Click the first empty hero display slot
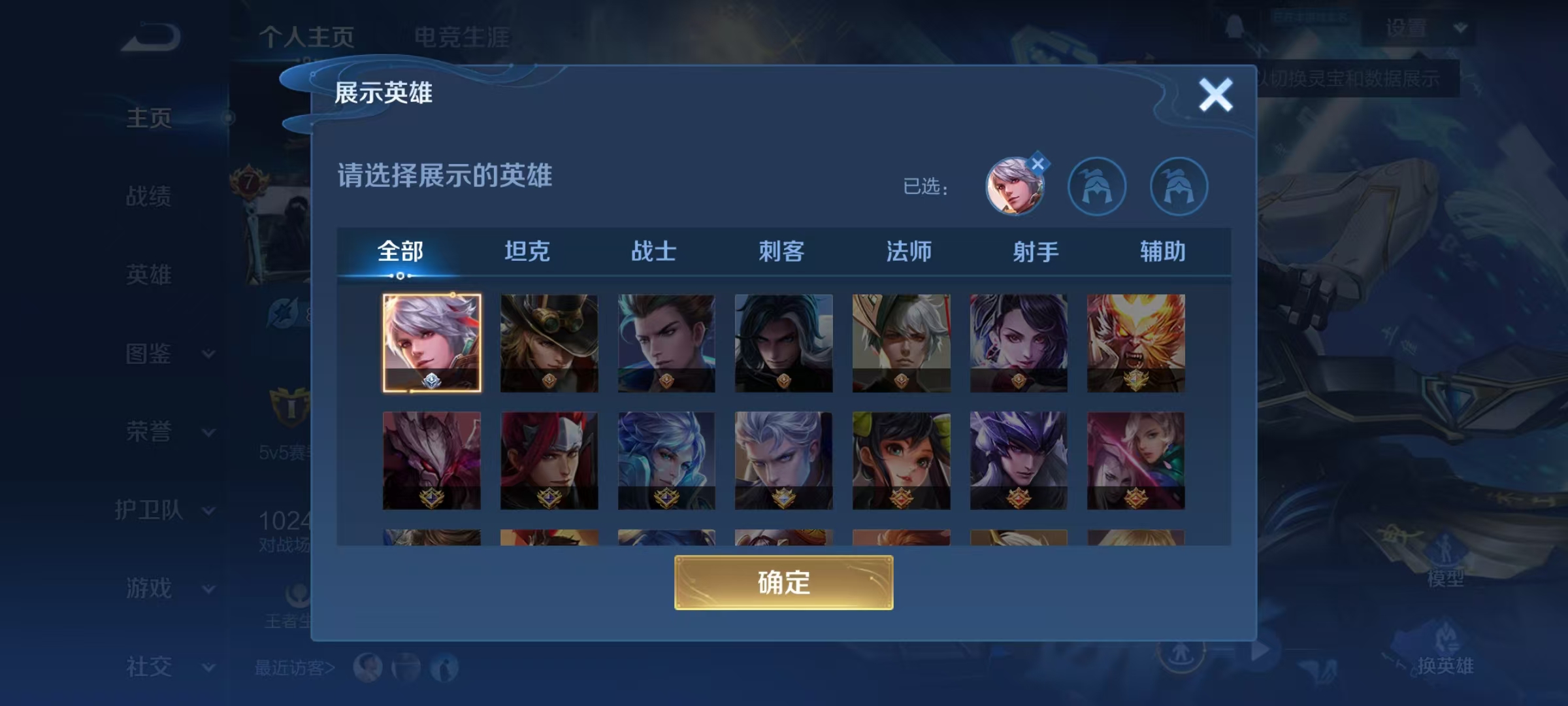 (x=1098, y=186)
